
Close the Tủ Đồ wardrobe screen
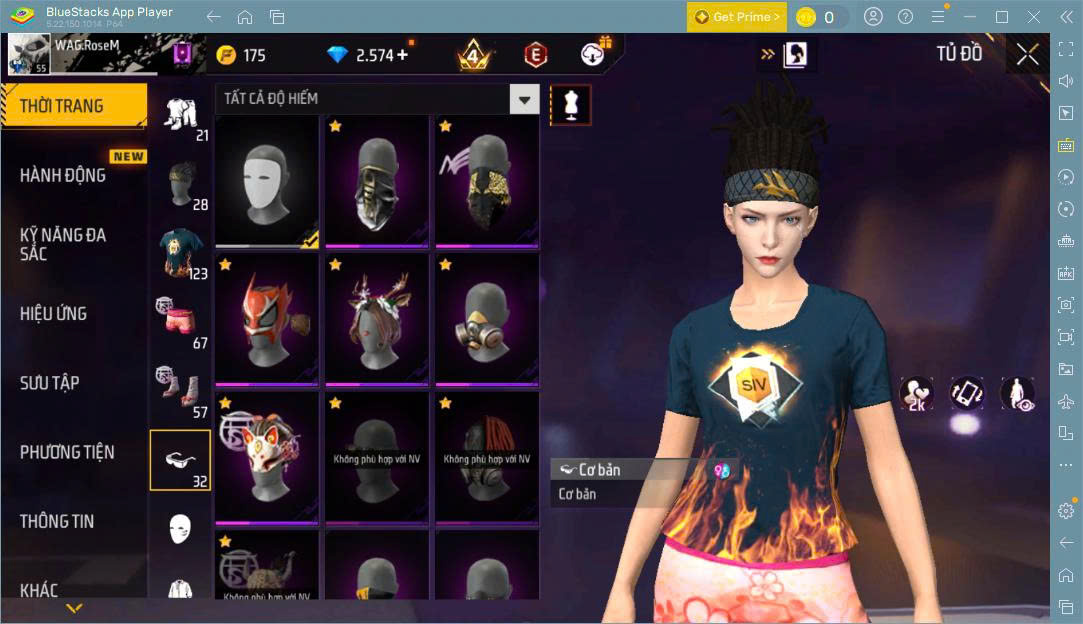coord(1027,55)
